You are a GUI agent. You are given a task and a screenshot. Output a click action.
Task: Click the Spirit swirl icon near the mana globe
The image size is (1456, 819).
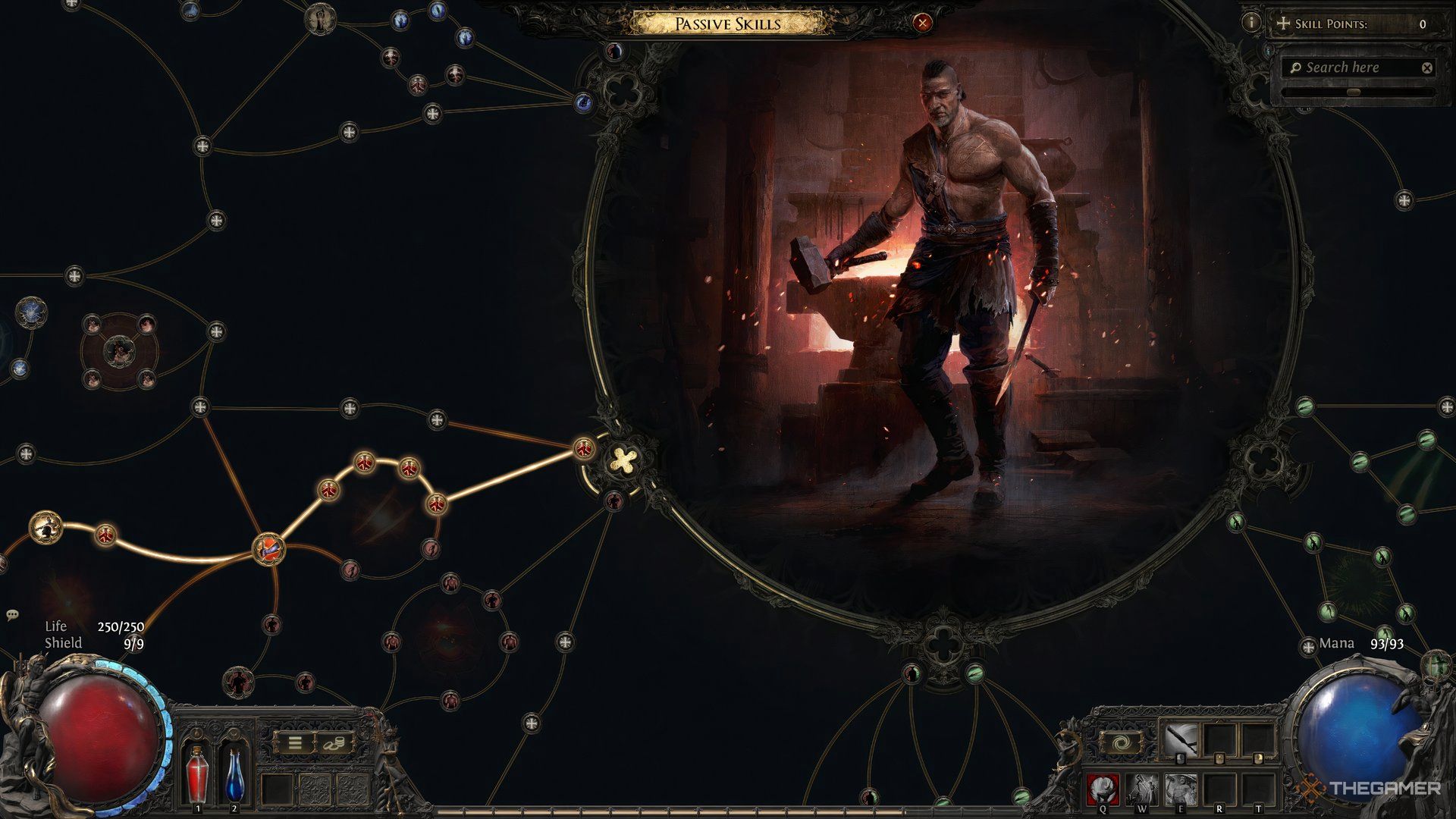point(1121,742)
